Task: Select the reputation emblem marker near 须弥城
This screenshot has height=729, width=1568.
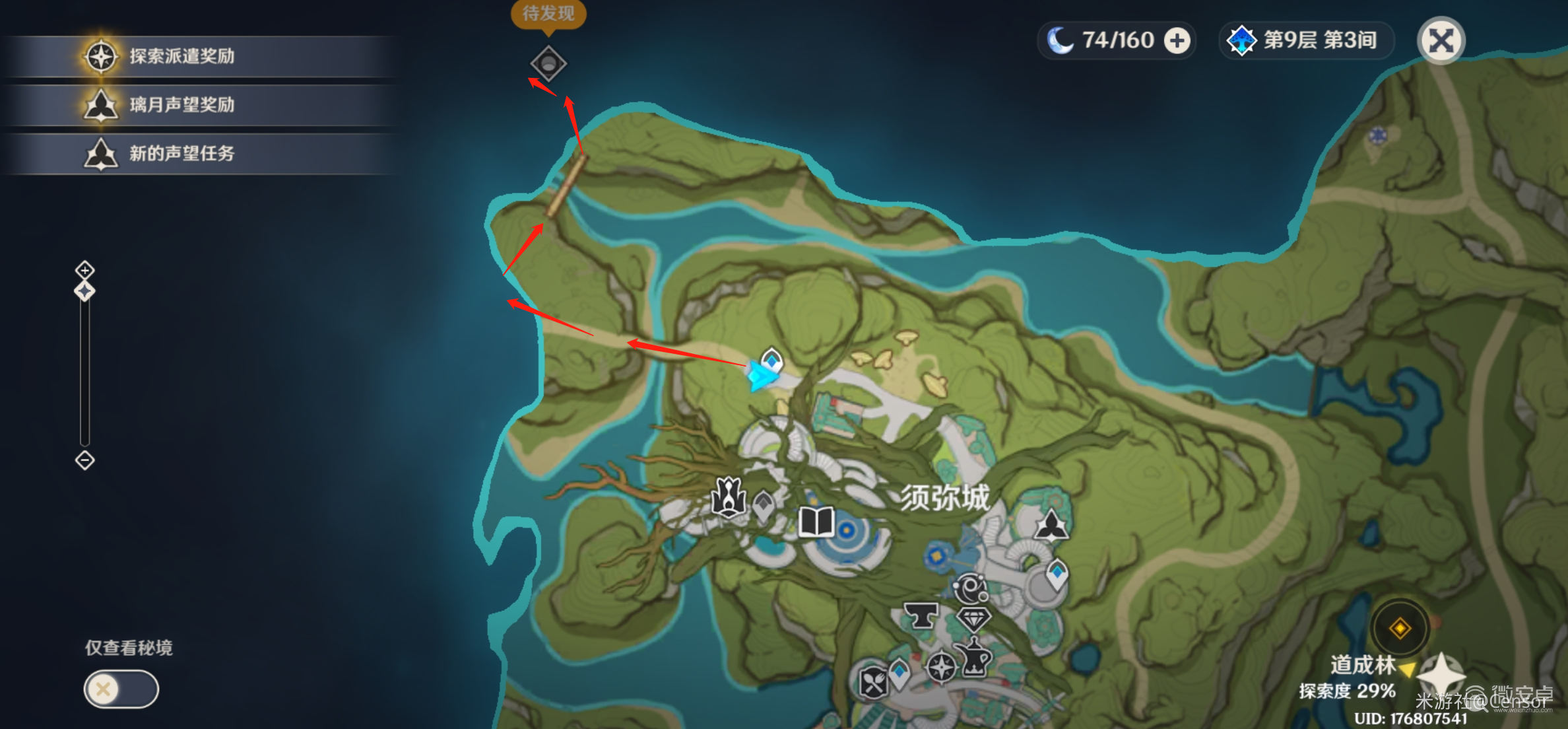Action: tap(1051, 526)
